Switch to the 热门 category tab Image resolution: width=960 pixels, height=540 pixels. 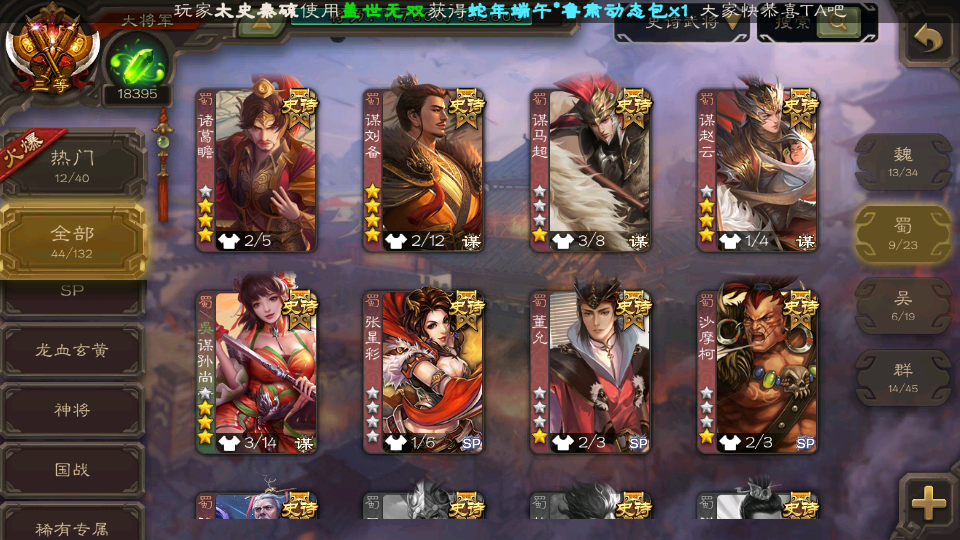point(72,165)
